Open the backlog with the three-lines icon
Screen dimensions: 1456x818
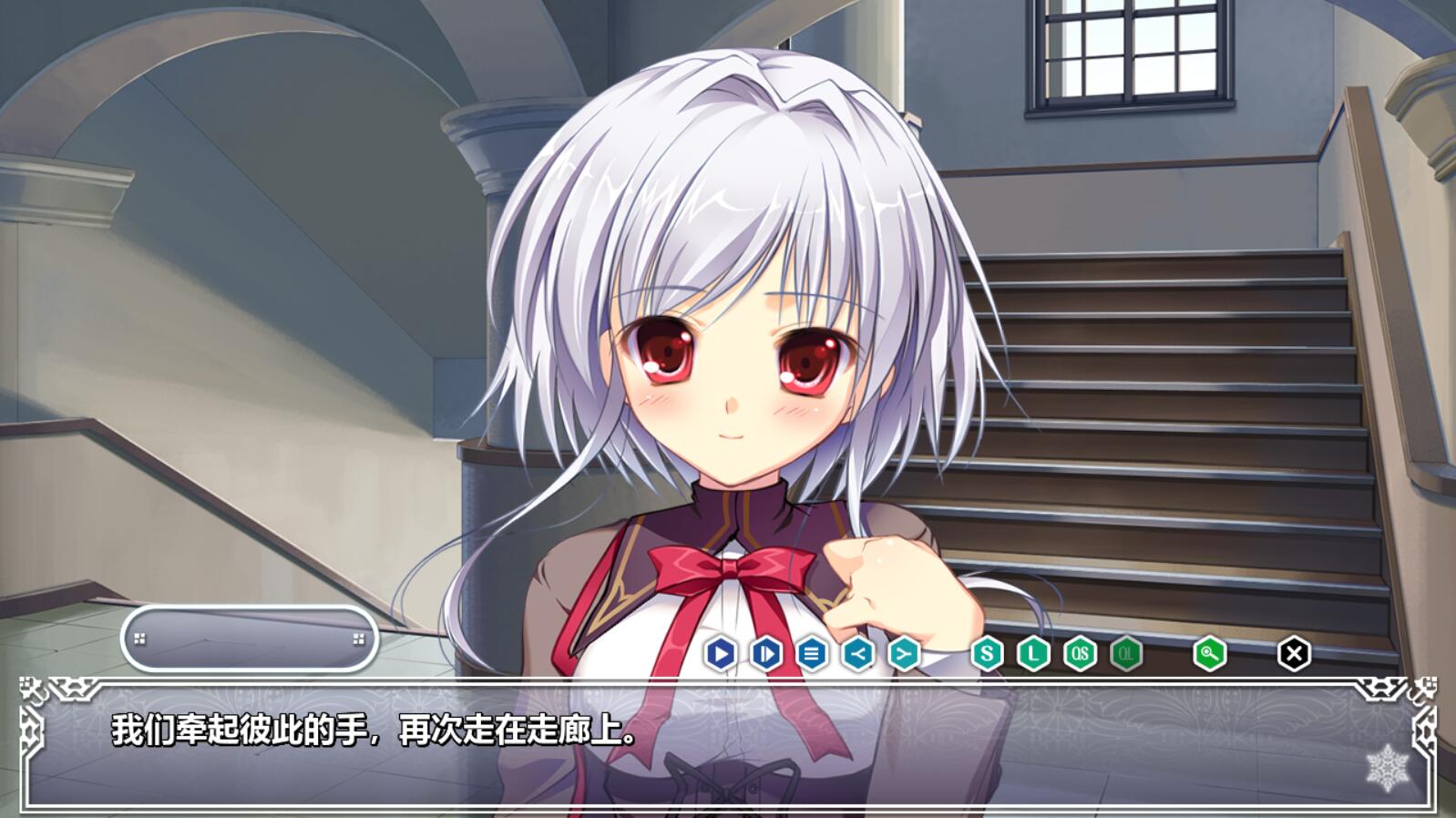point(811,653)
